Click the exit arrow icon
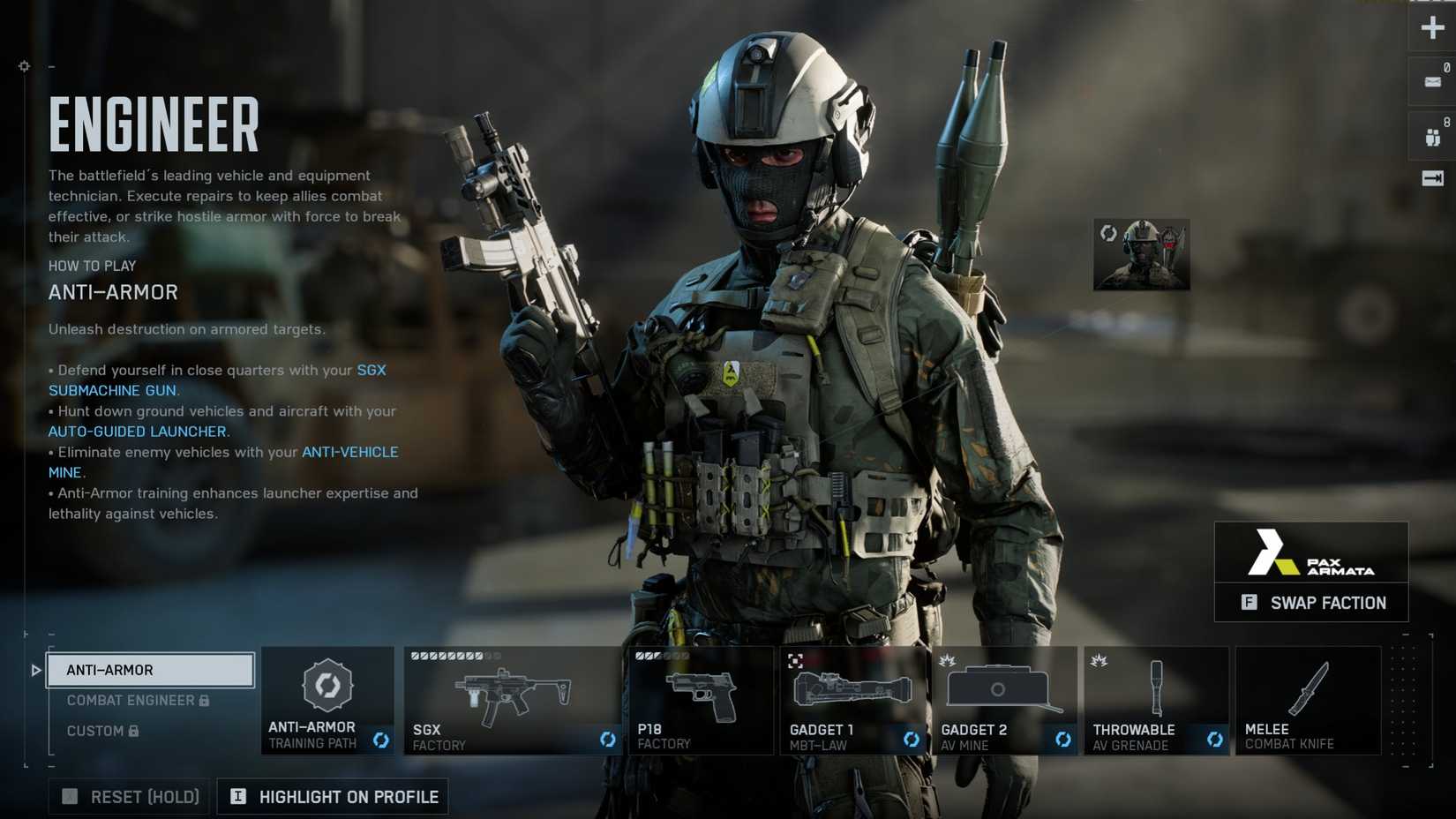This screenshot has width=1456, height=819. 1432,178
